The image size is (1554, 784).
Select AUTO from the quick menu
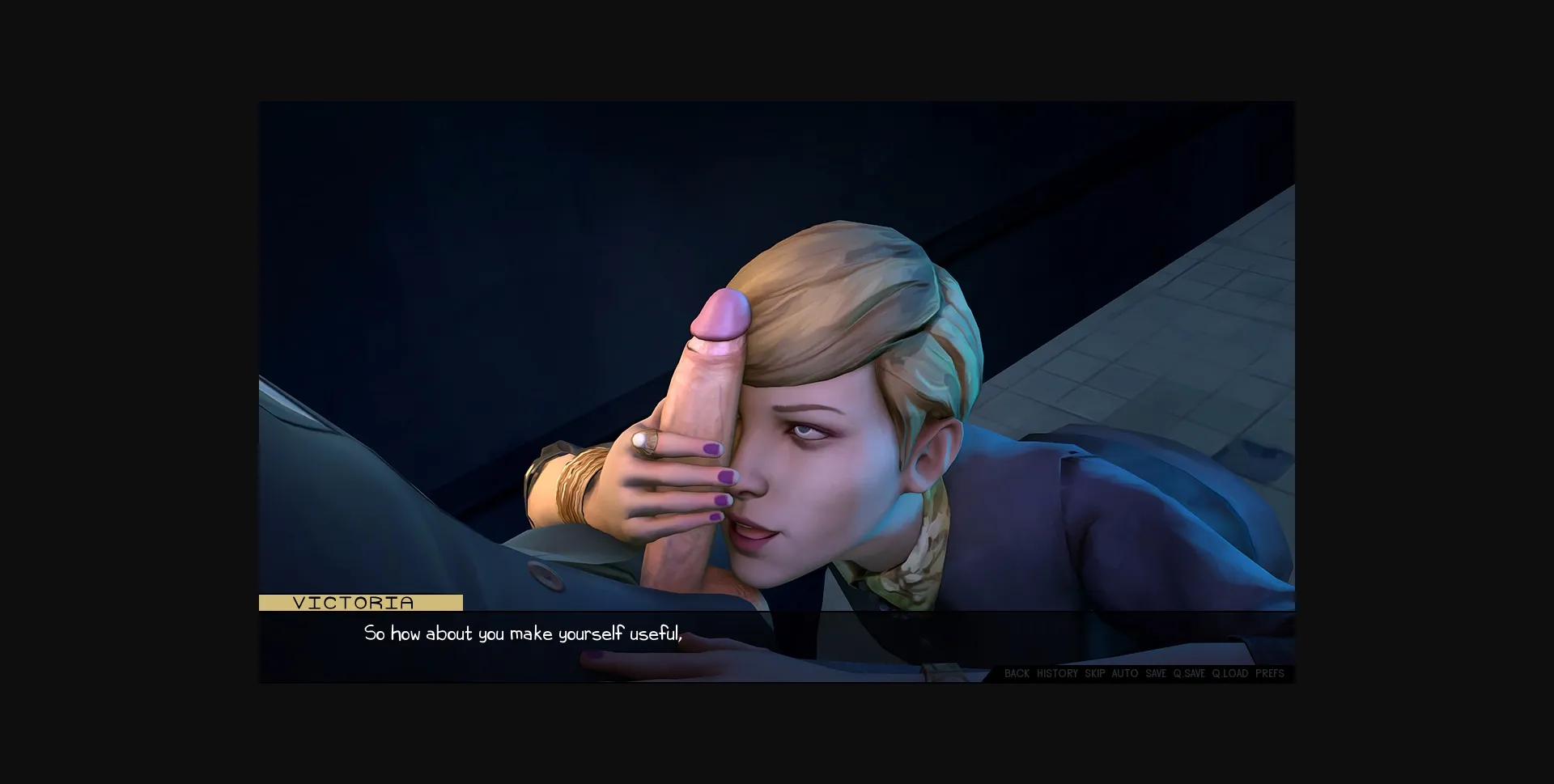tap(1125, 673)
